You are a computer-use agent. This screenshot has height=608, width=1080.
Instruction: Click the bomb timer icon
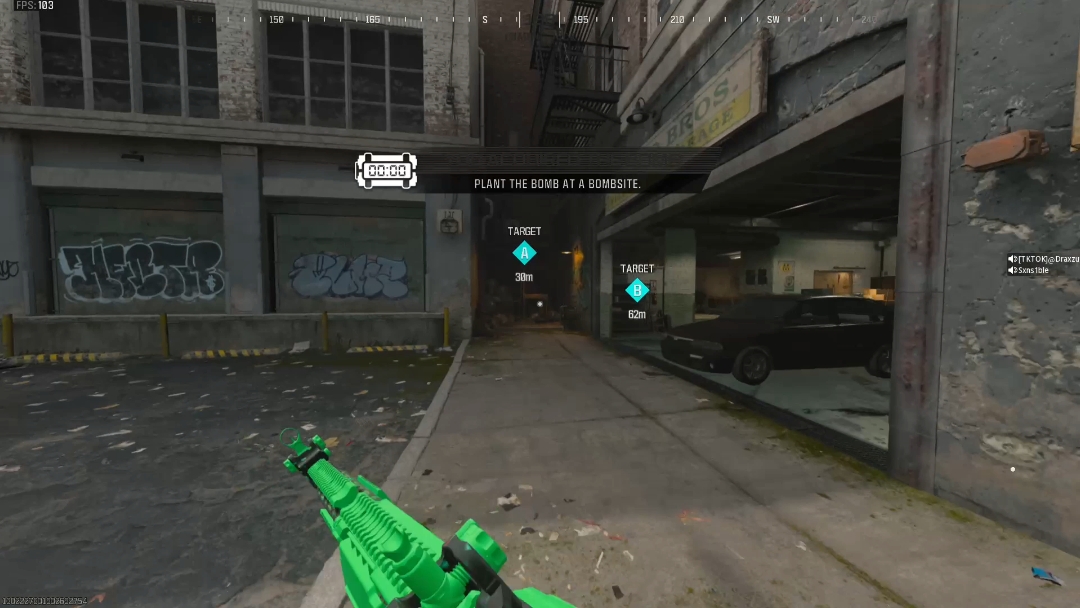point(386,170)
